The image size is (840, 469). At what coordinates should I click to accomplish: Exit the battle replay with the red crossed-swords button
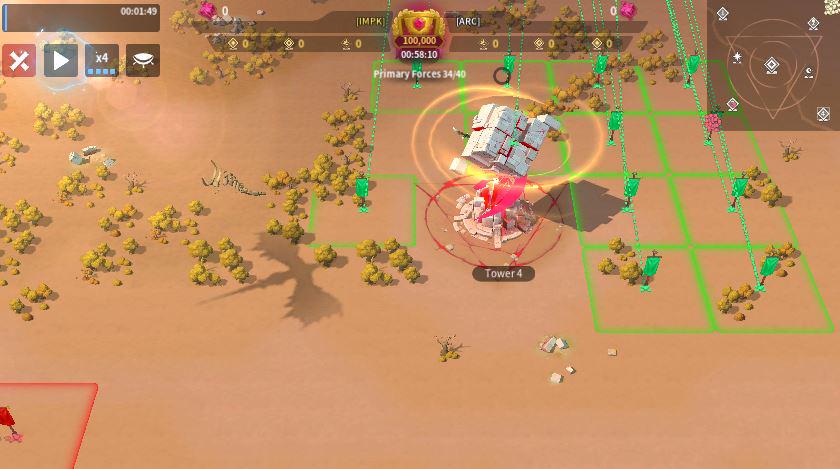pyautogui.click(x=19, y=61)
